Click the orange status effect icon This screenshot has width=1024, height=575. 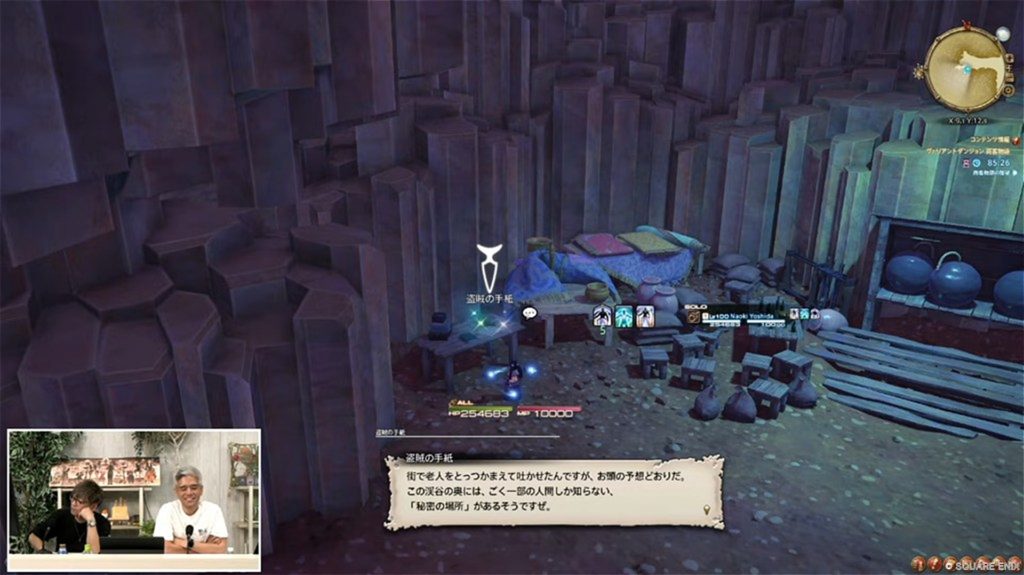click(645, 316)
